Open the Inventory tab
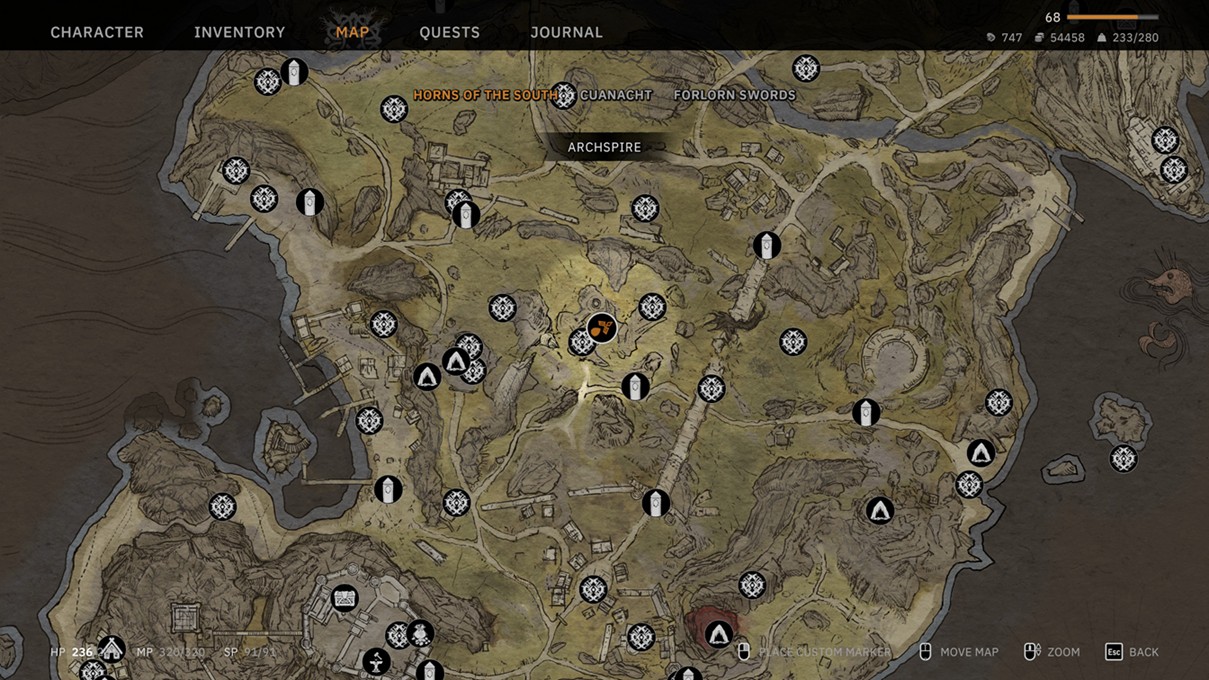 click(x=239, y=33)
